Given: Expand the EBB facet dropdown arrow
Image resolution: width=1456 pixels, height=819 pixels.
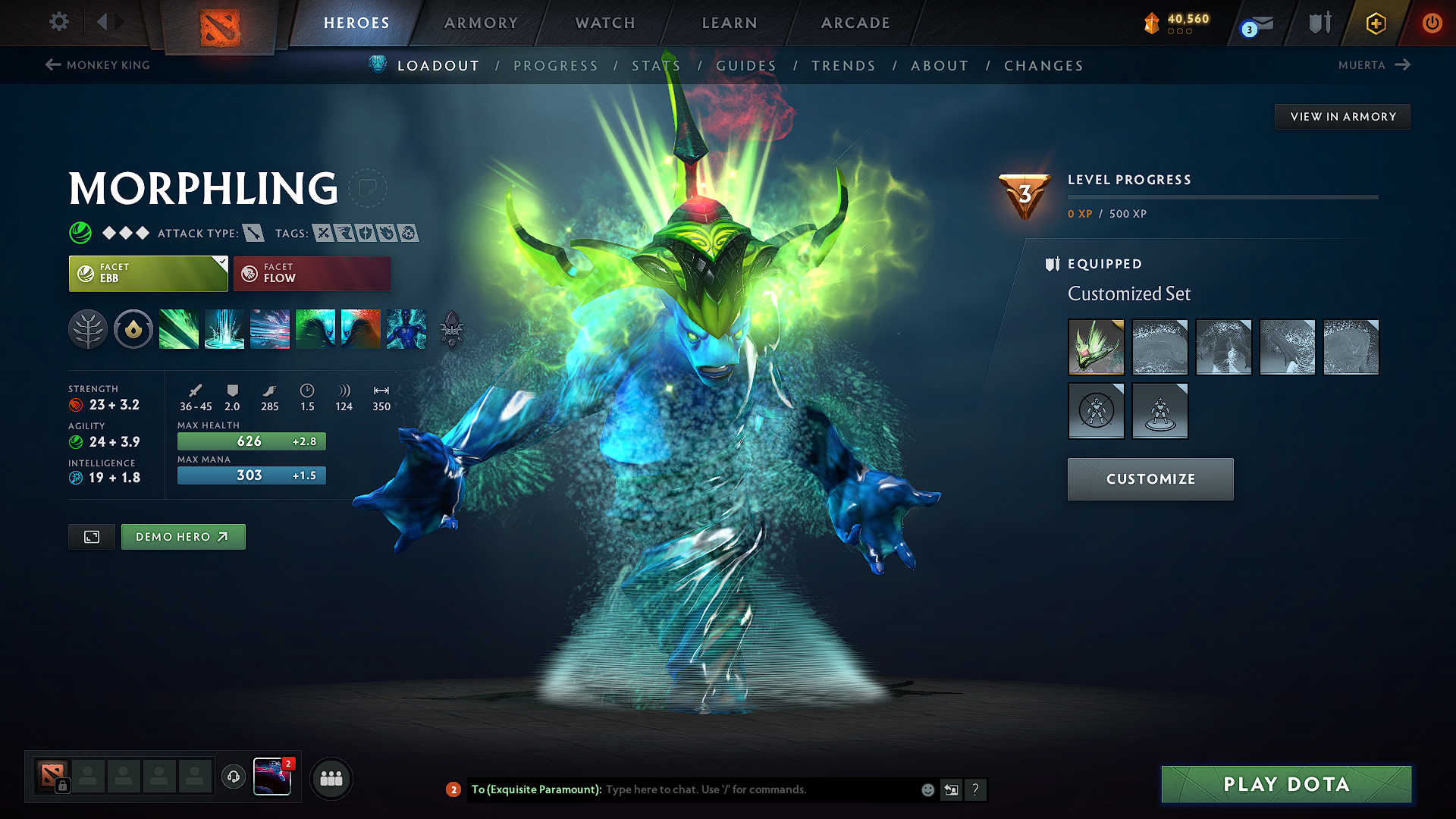Looking at the screenshot, I should pyautogui.click(x=220, y=262).
